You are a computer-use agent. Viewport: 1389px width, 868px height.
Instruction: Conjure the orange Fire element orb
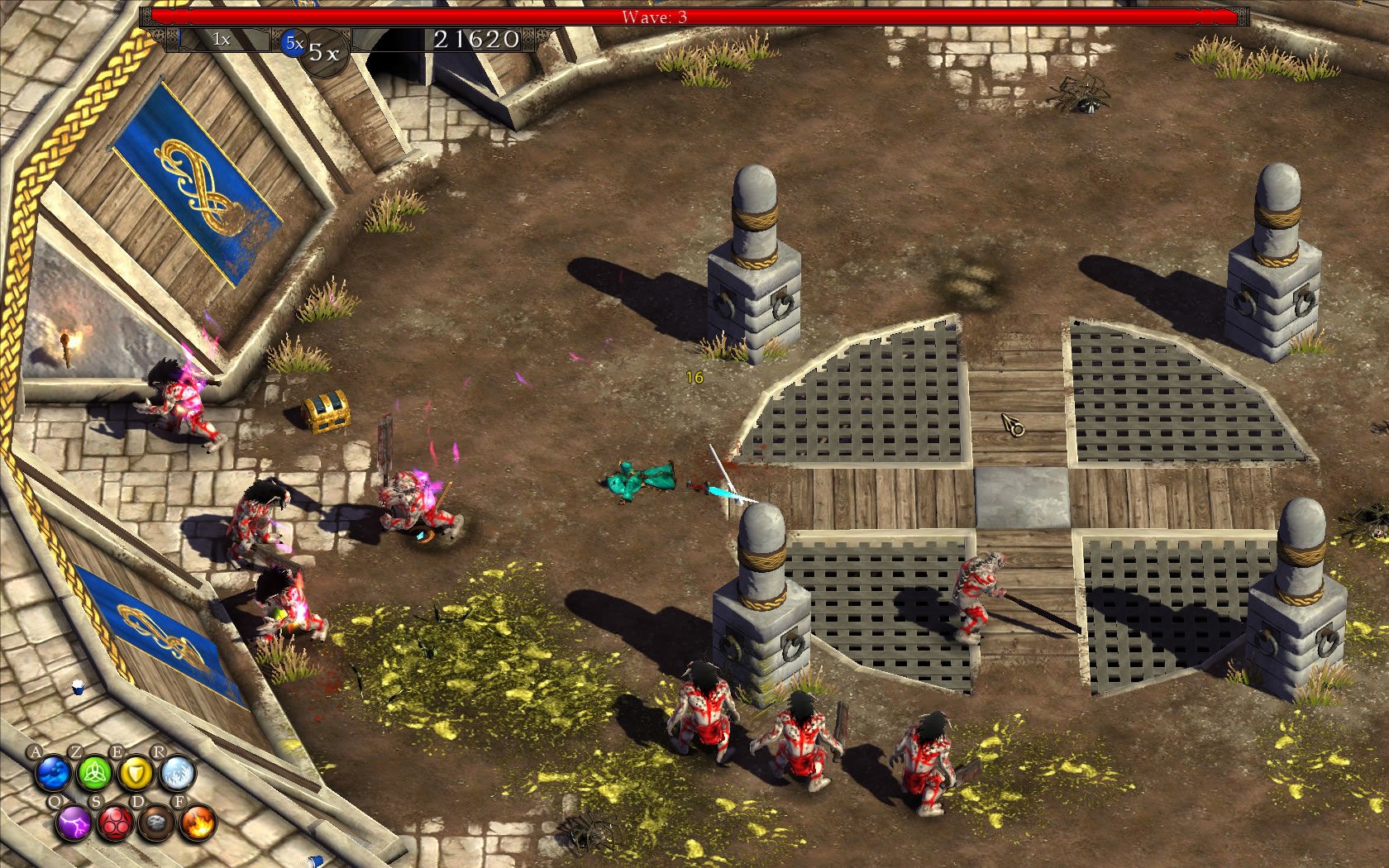click(x=198, y=823)
